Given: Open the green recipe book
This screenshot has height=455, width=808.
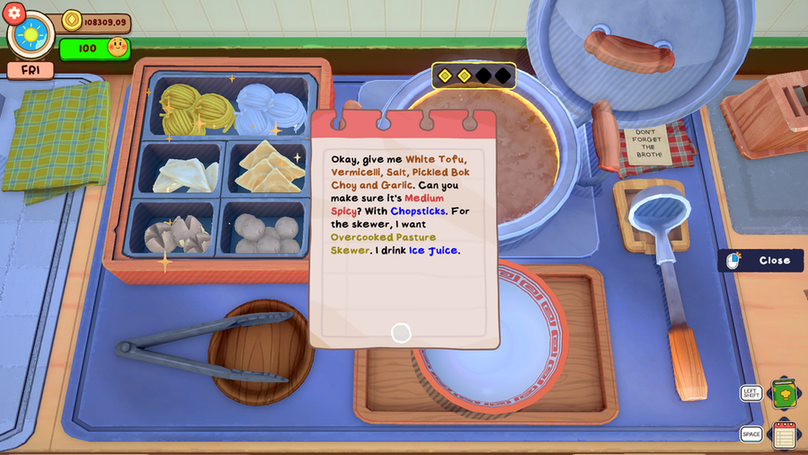Looking at the screenshot, I should pyautogui.click(x=785, y=393).
